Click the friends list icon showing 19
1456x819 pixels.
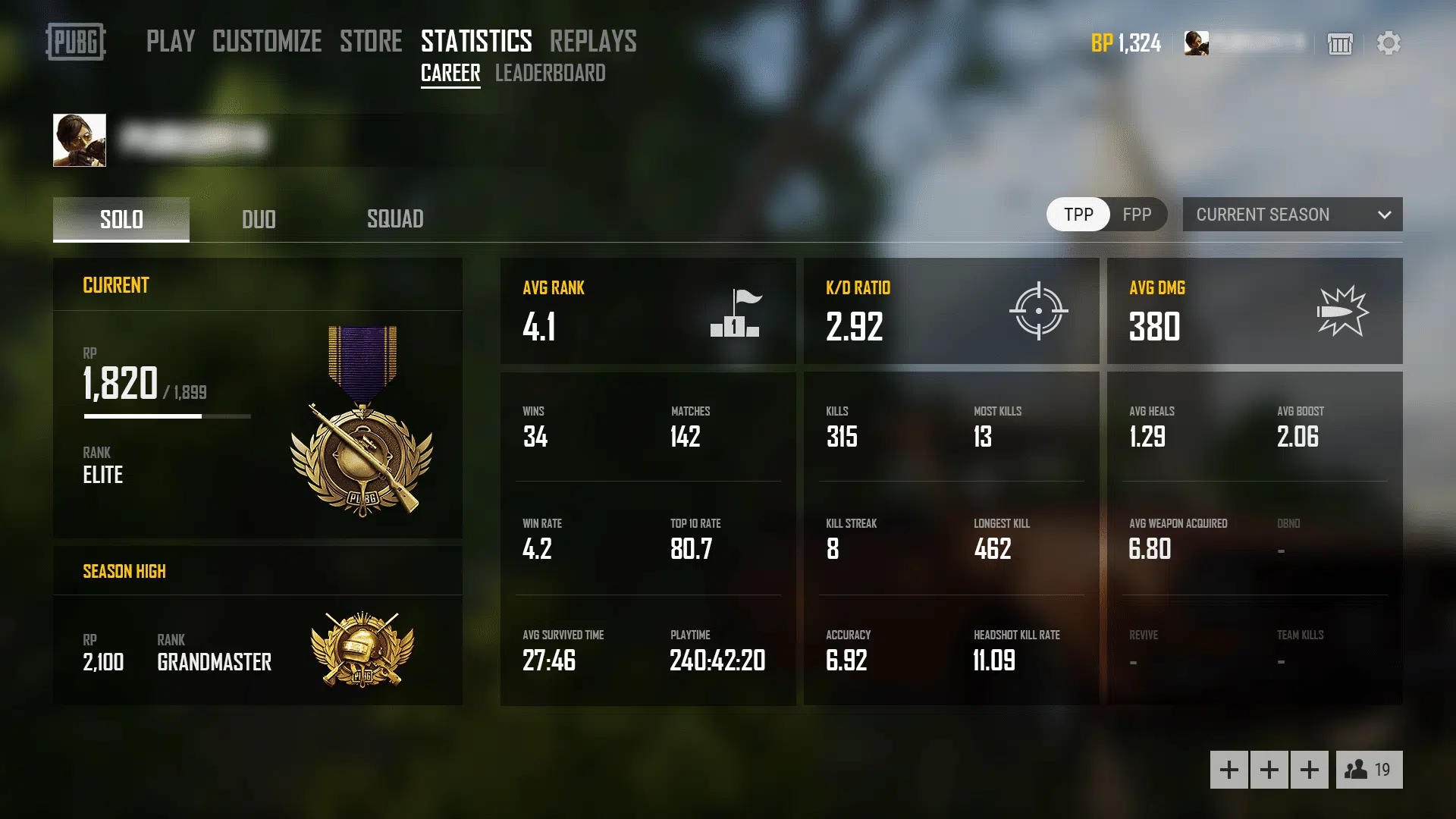tap(1367, 770)
